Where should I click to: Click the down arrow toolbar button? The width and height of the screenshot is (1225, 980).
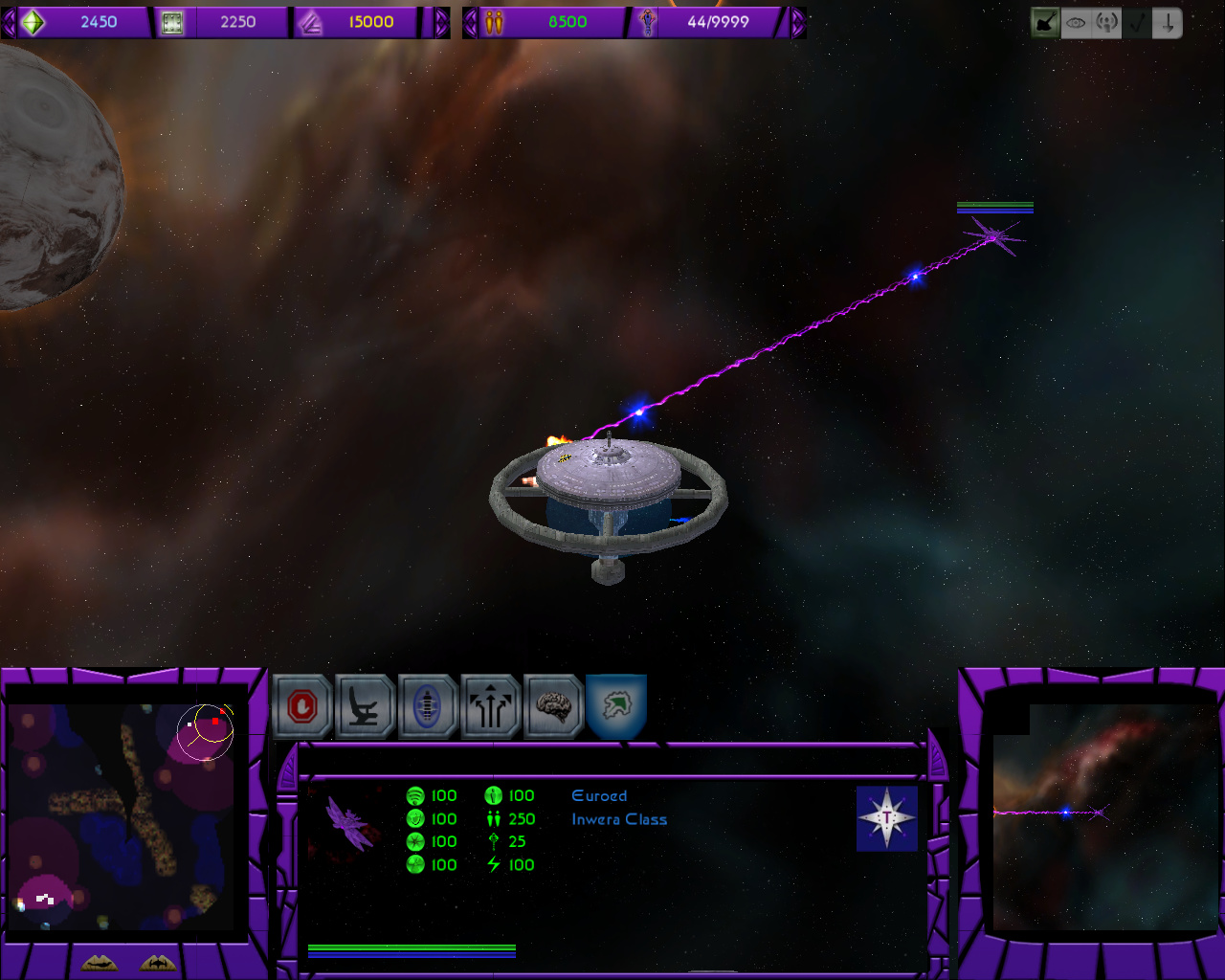(1168, 23)
